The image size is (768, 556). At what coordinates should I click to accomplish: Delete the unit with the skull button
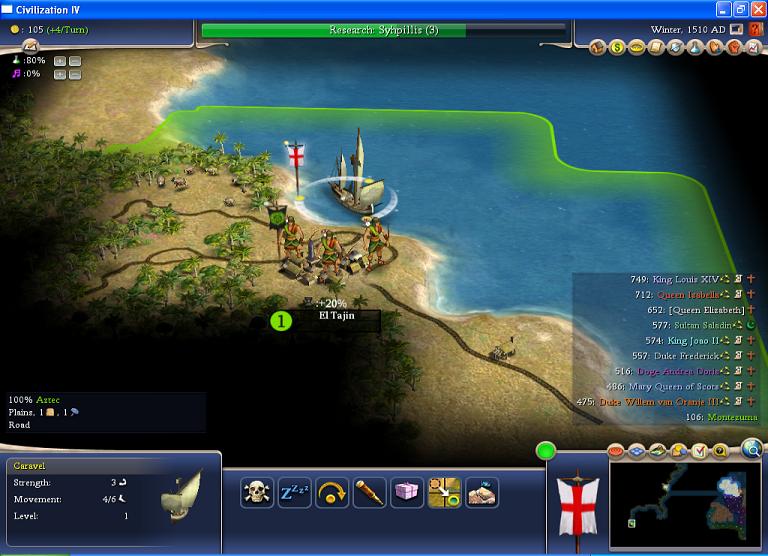257,492
